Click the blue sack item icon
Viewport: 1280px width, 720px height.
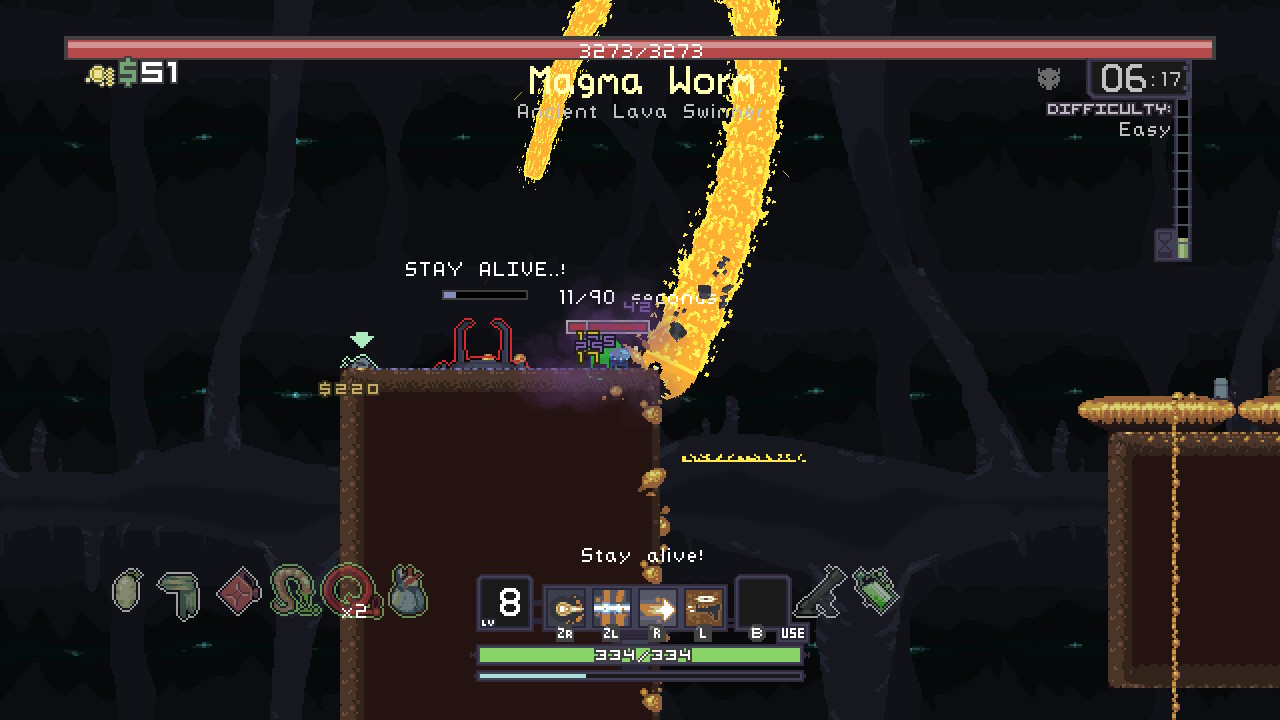pyautogui.click(x=407, y=593)
